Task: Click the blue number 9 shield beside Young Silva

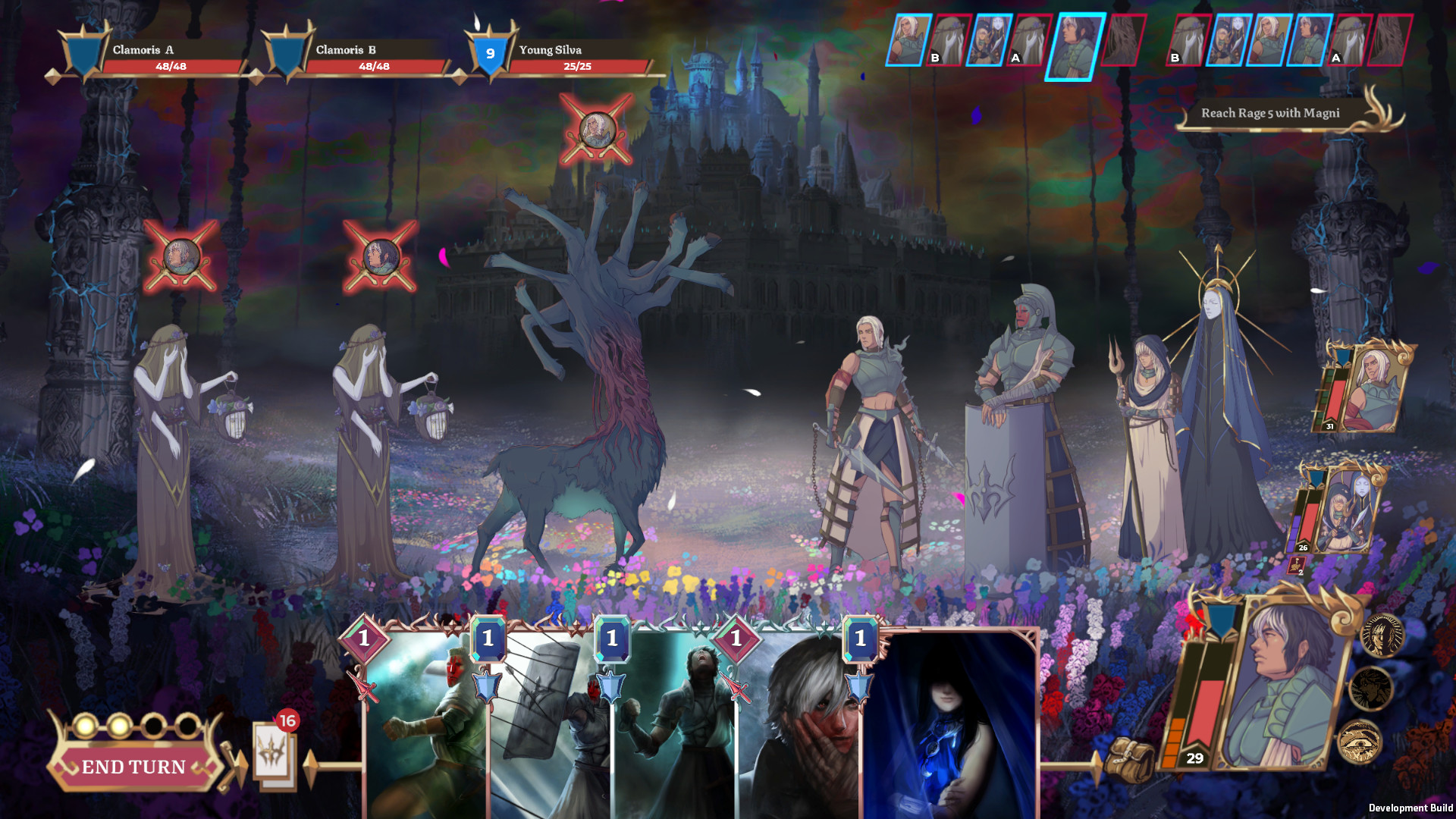Action: click(x=490, y=54)
